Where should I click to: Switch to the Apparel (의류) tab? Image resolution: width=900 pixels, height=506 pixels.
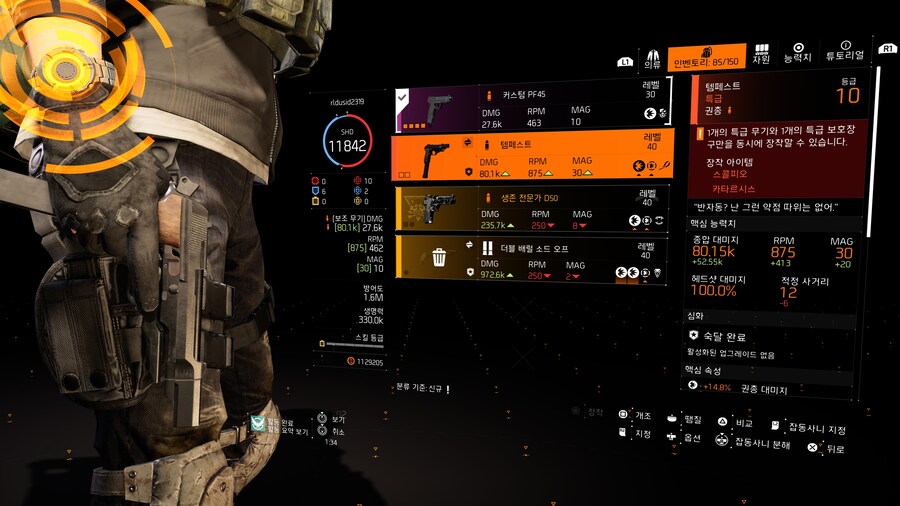(x=653, y=58)
